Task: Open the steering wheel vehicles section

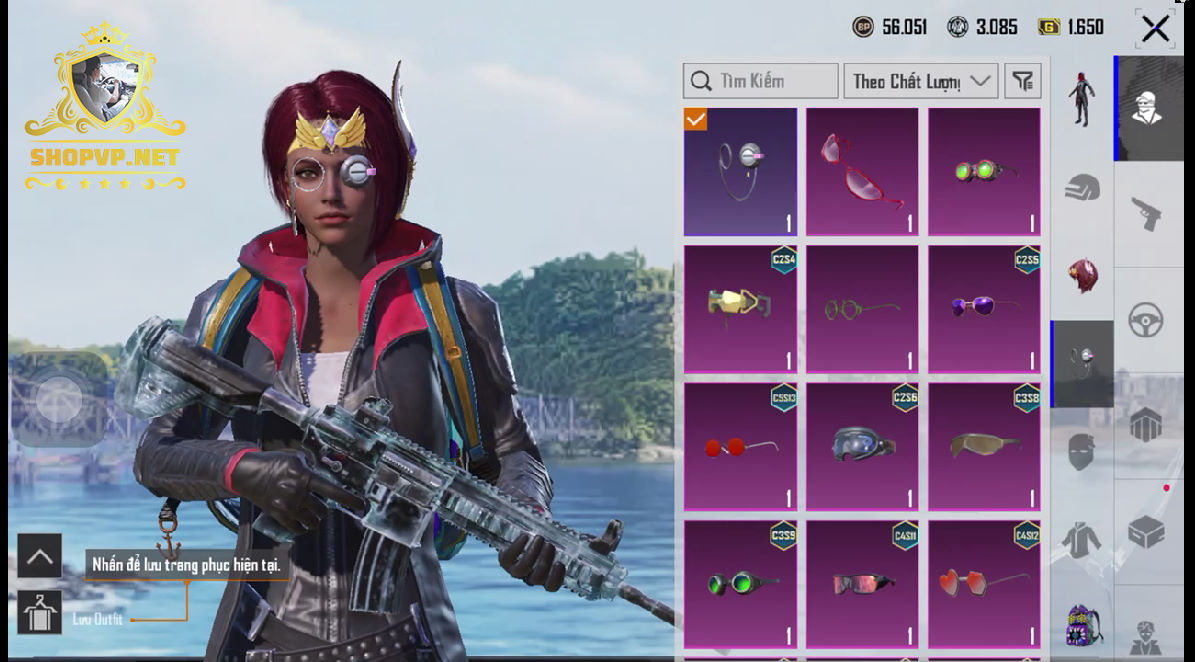Action: coord(1147,320)
